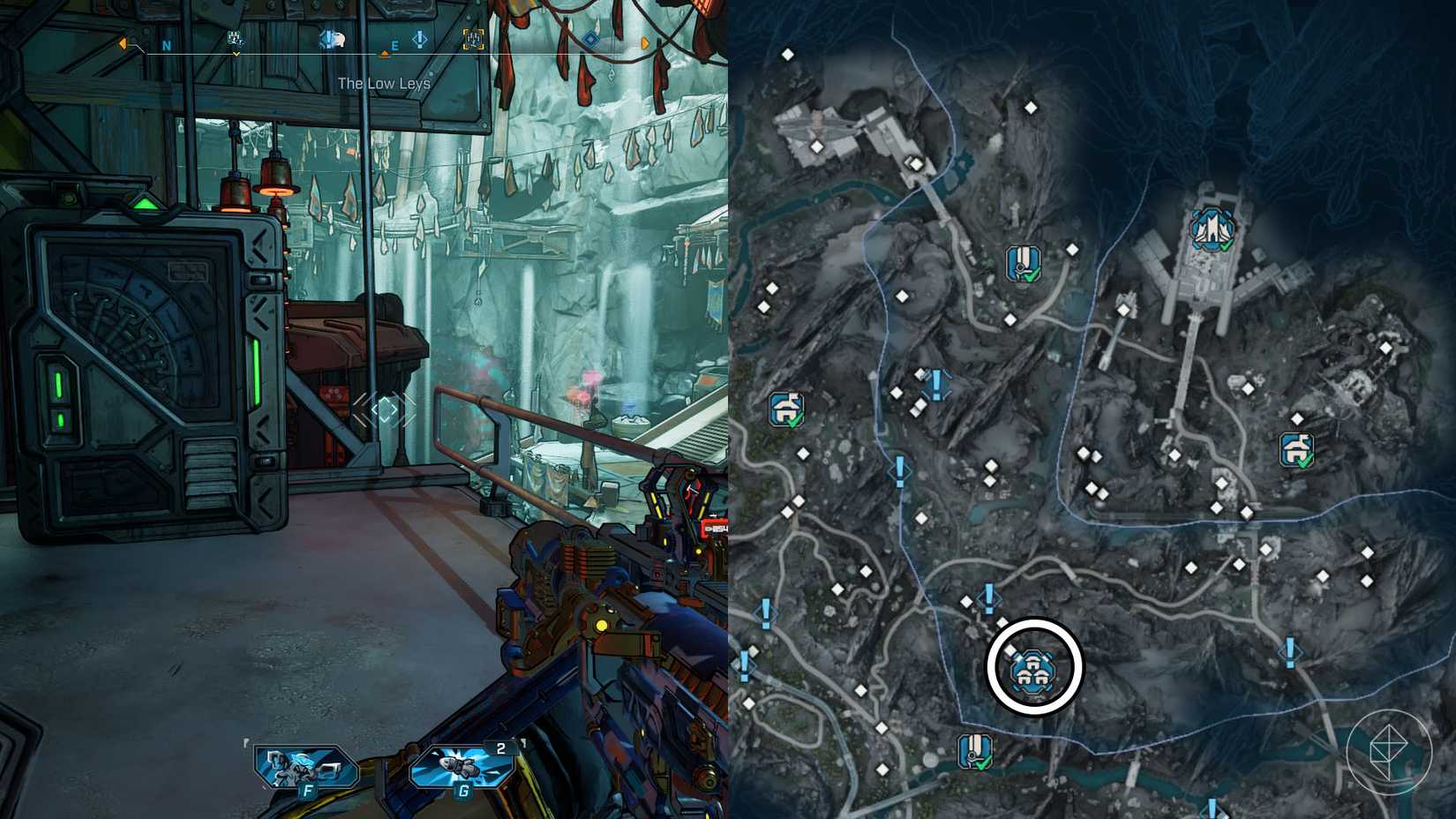
Task: Open the checkmarked drop pod icon near map top
Action: tap(1023, 262)
